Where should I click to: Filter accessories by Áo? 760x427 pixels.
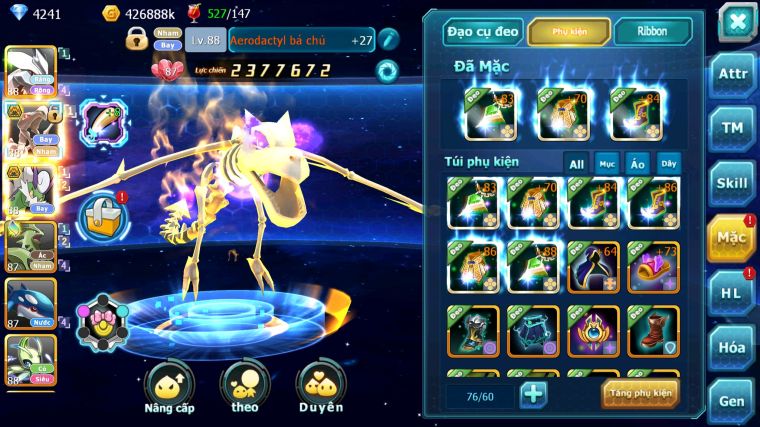click(x=637, y=163)
